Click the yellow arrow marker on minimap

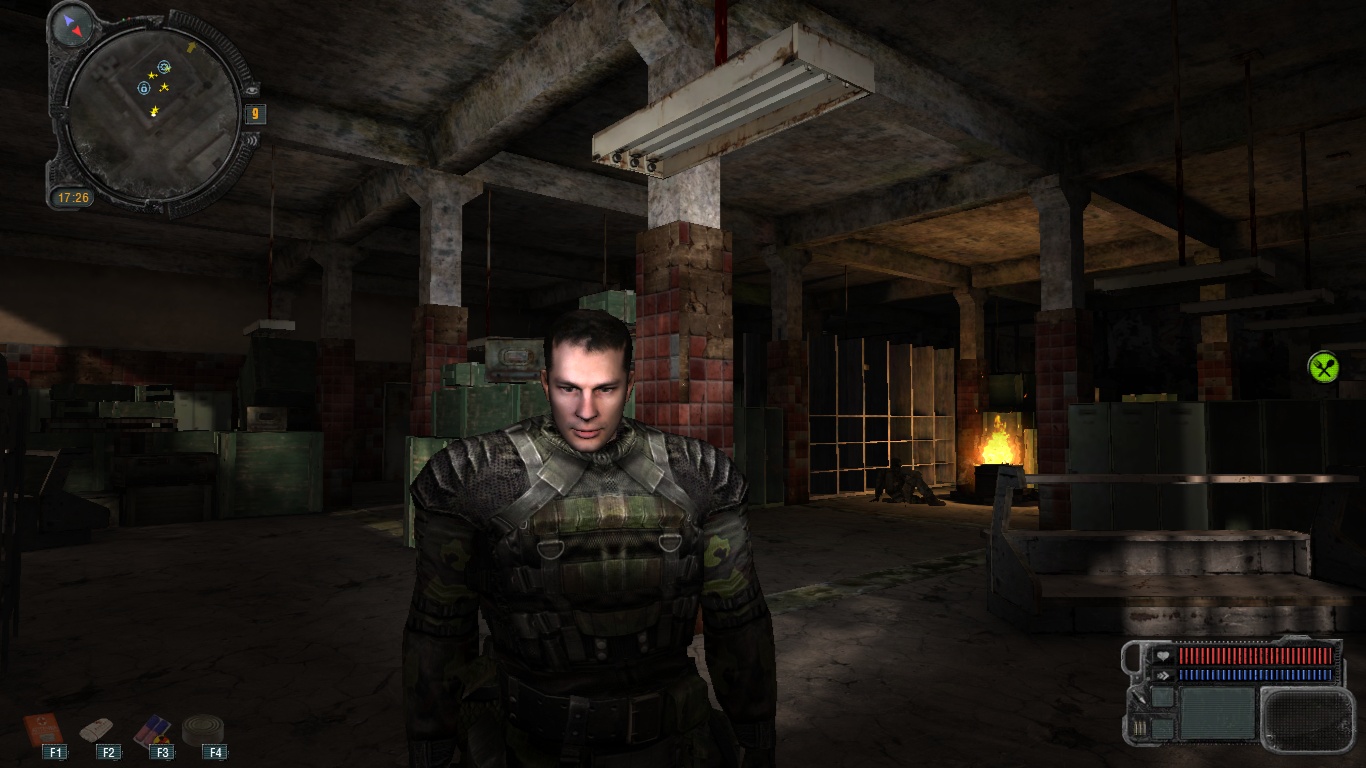(192, 47)
